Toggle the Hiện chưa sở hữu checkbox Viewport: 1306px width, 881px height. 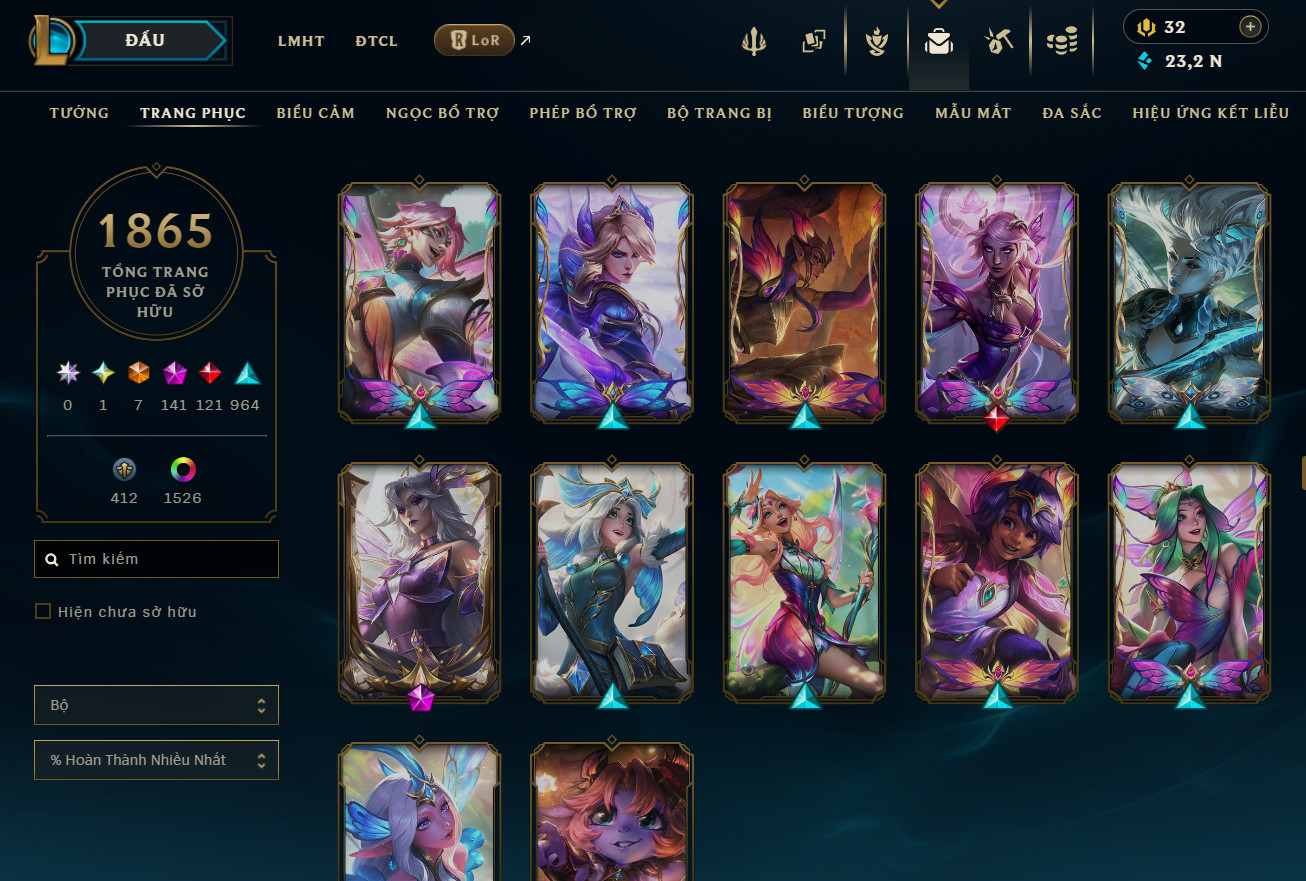click(43, 611)
